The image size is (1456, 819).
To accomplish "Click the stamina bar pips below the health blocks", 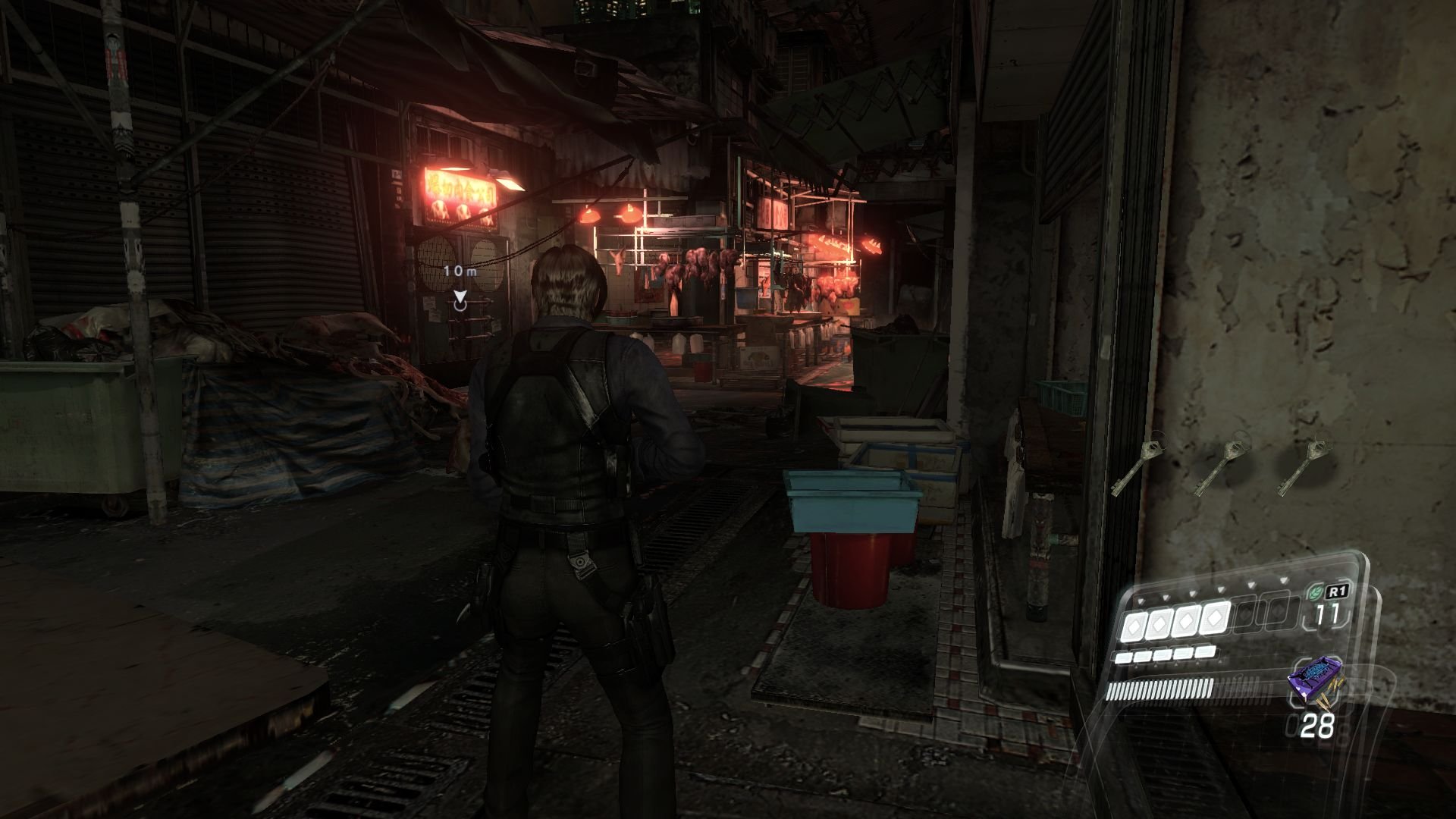I will tap(1164, 656).
